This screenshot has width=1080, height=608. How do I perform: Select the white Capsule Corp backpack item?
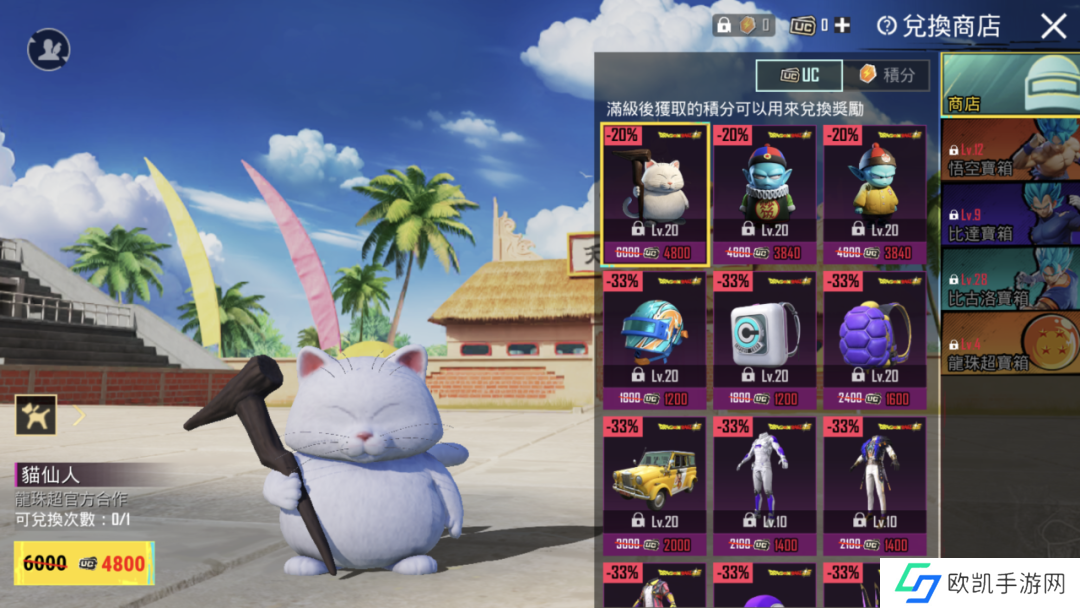(x=765, y=340)
